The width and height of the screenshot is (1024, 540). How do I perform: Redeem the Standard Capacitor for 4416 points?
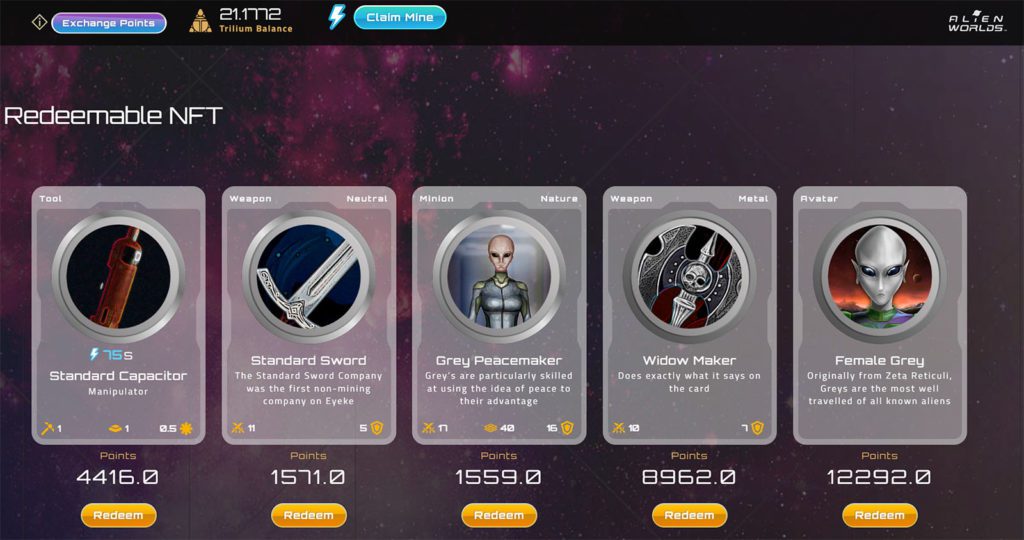(x=118, y=515)
